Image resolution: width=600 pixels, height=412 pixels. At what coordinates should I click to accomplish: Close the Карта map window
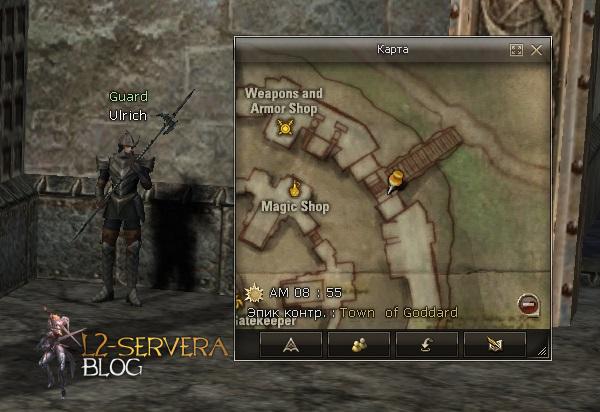click(x=537, y=49)
